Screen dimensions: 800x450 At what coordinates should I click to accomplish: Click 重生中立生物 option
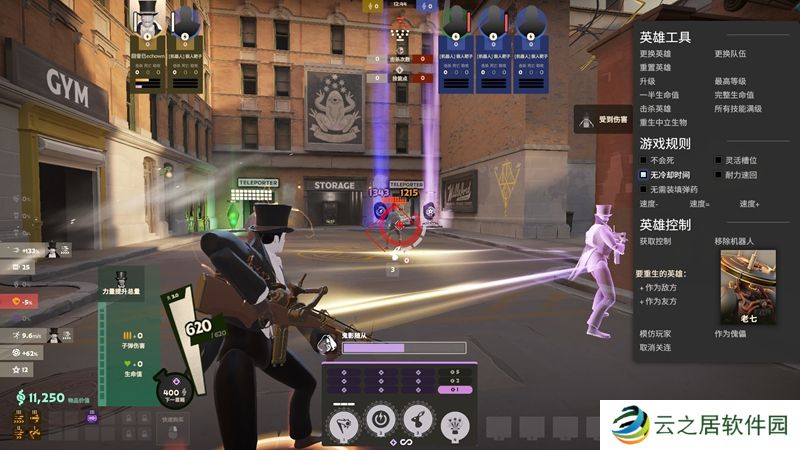tap(663, 123)
